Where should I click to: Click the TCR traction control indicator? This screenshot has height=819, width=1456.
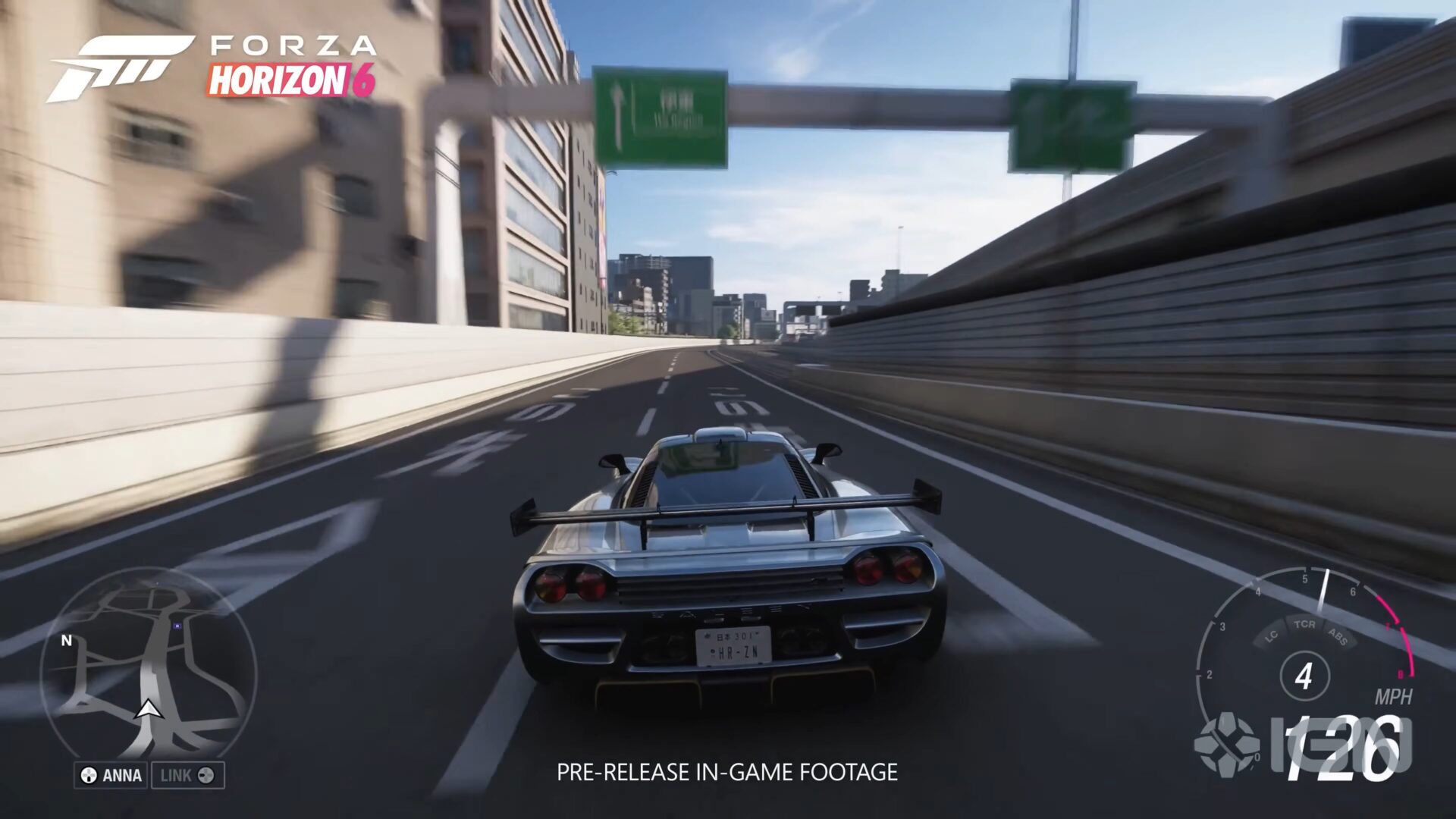click(1304, 625)
